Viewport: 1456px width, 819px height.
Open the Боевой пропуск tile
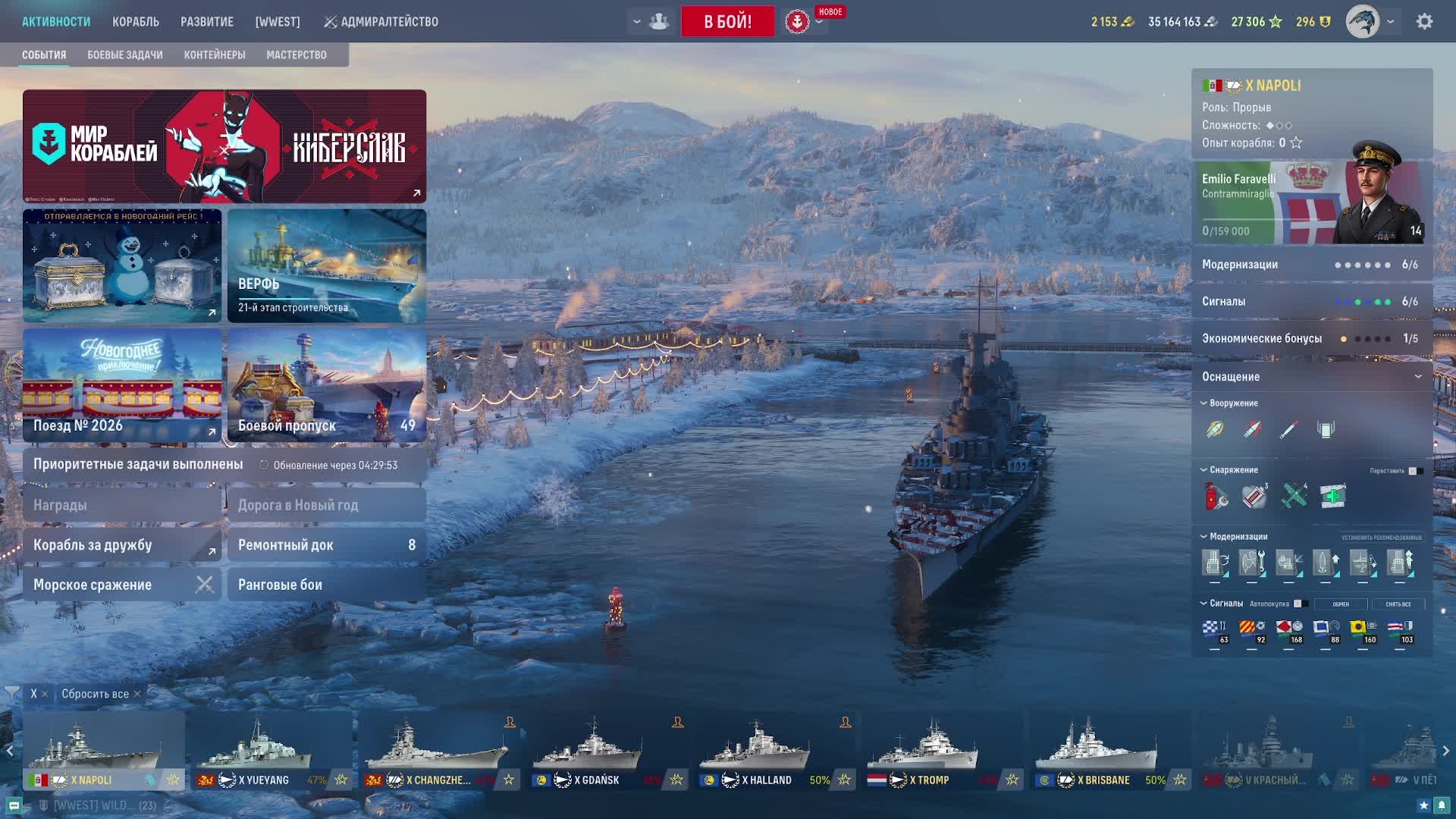pos(327,385)
